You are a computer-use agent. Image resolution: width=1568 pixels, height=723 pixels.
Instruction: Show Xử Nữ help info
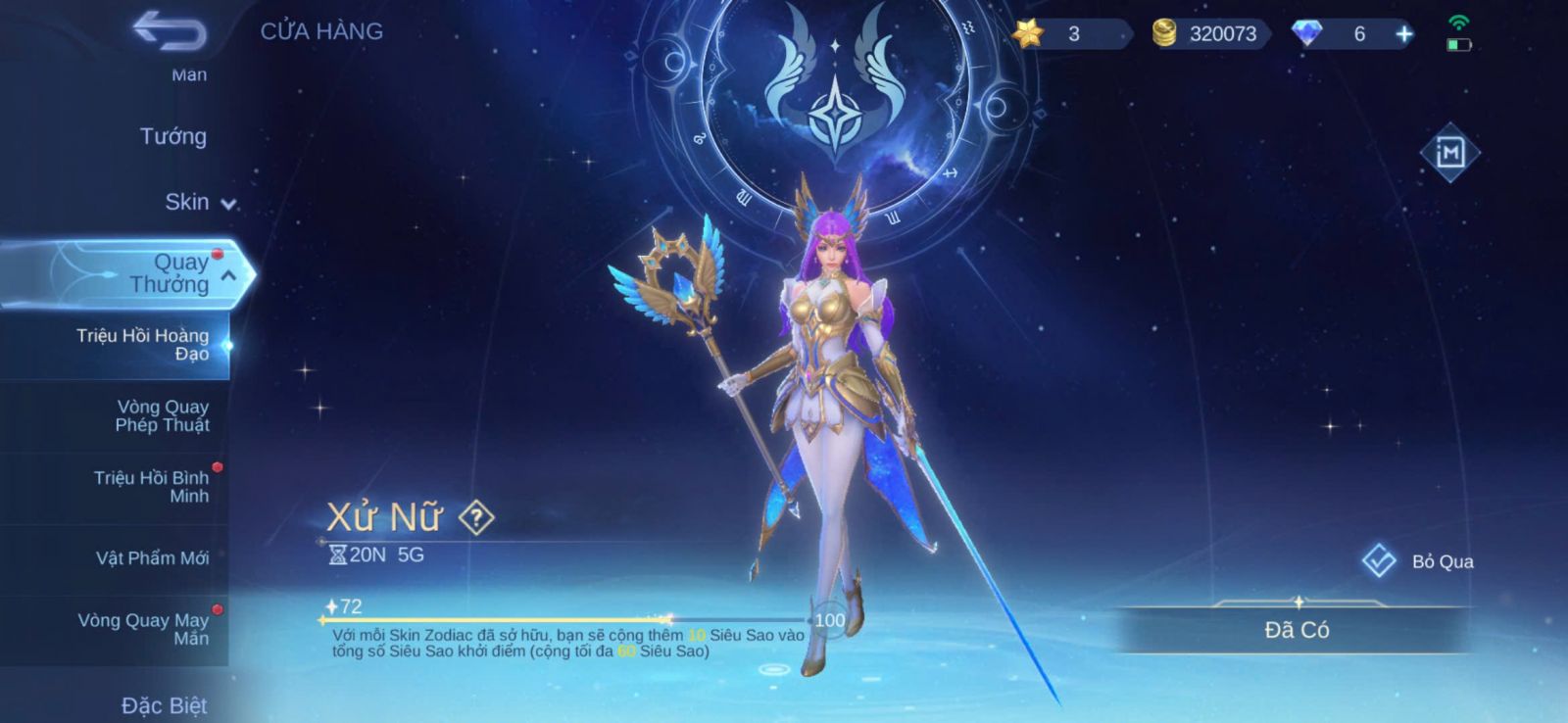click(x=477, y=517)
